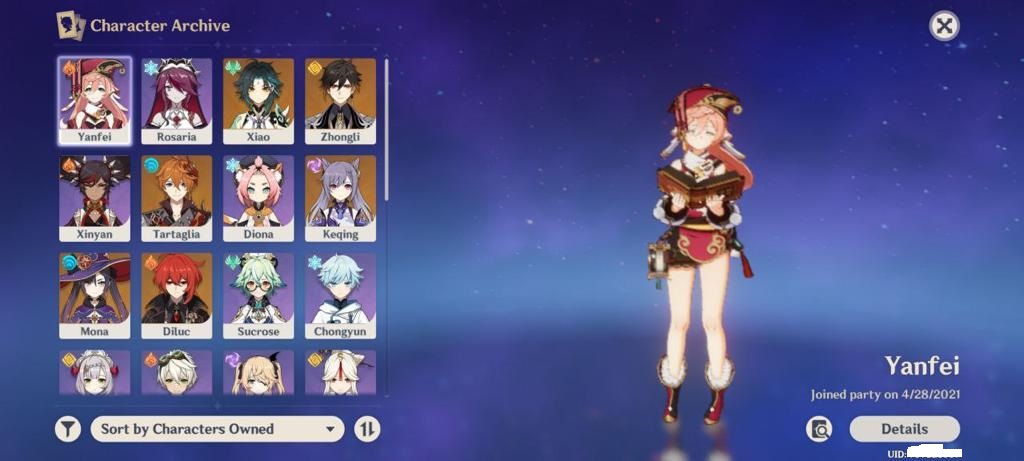Select the Mona character card
This screenshot has height=461, width=1024.
(94, 294)
